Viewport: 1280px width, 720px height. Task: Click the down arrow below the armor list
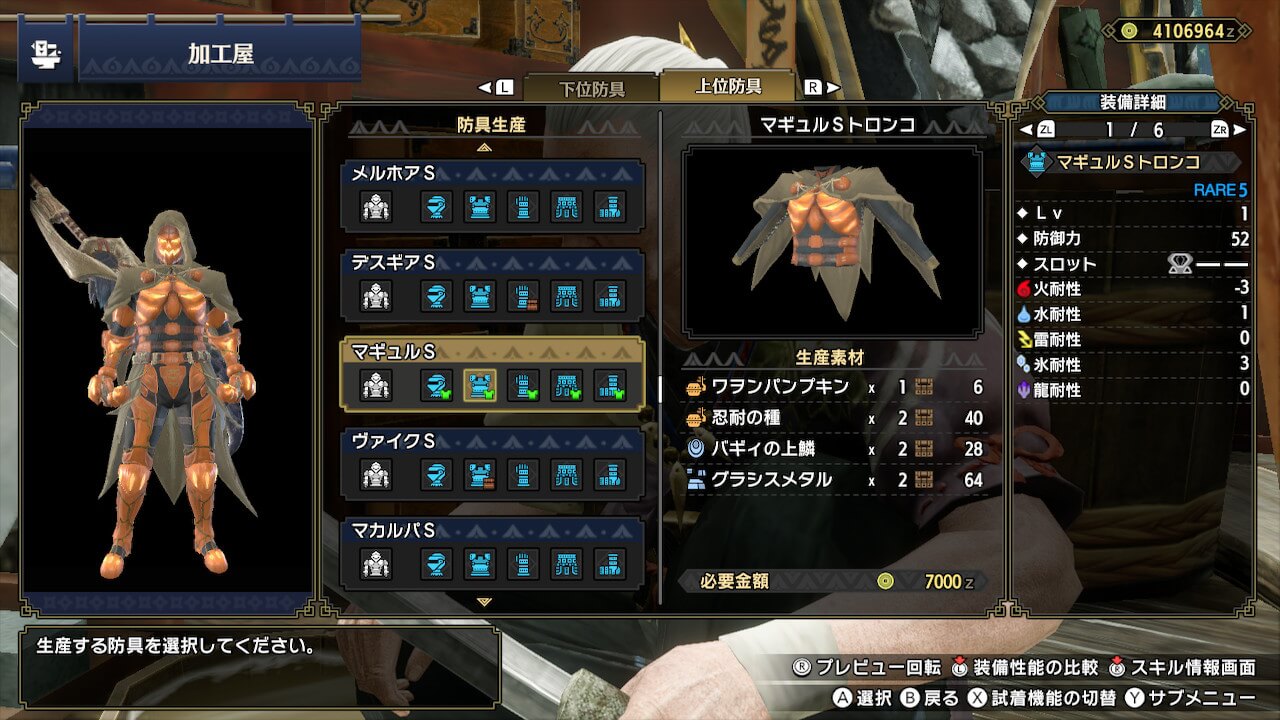(485, 602)
